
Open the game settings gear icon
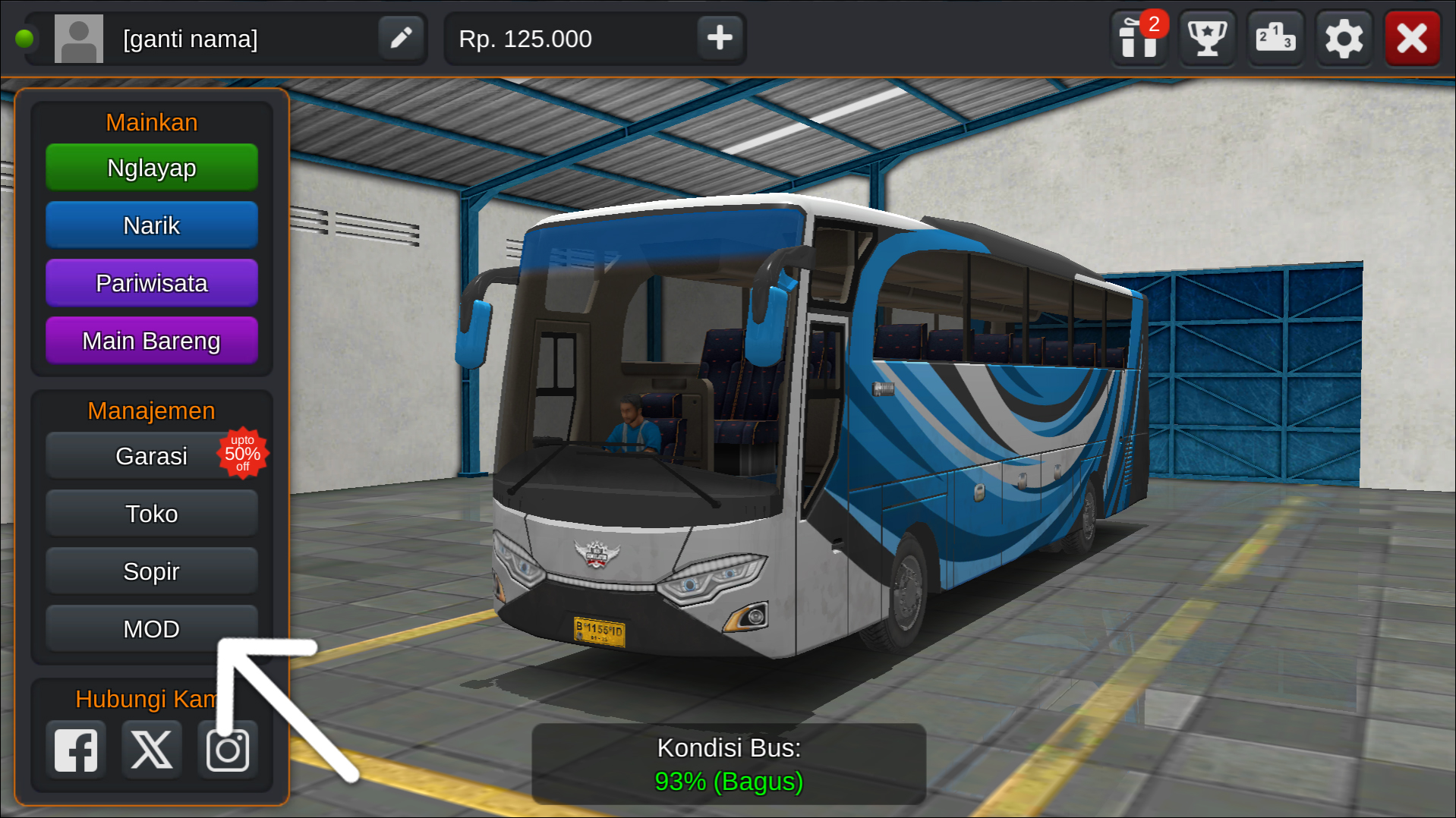[x=1344, y=38]
